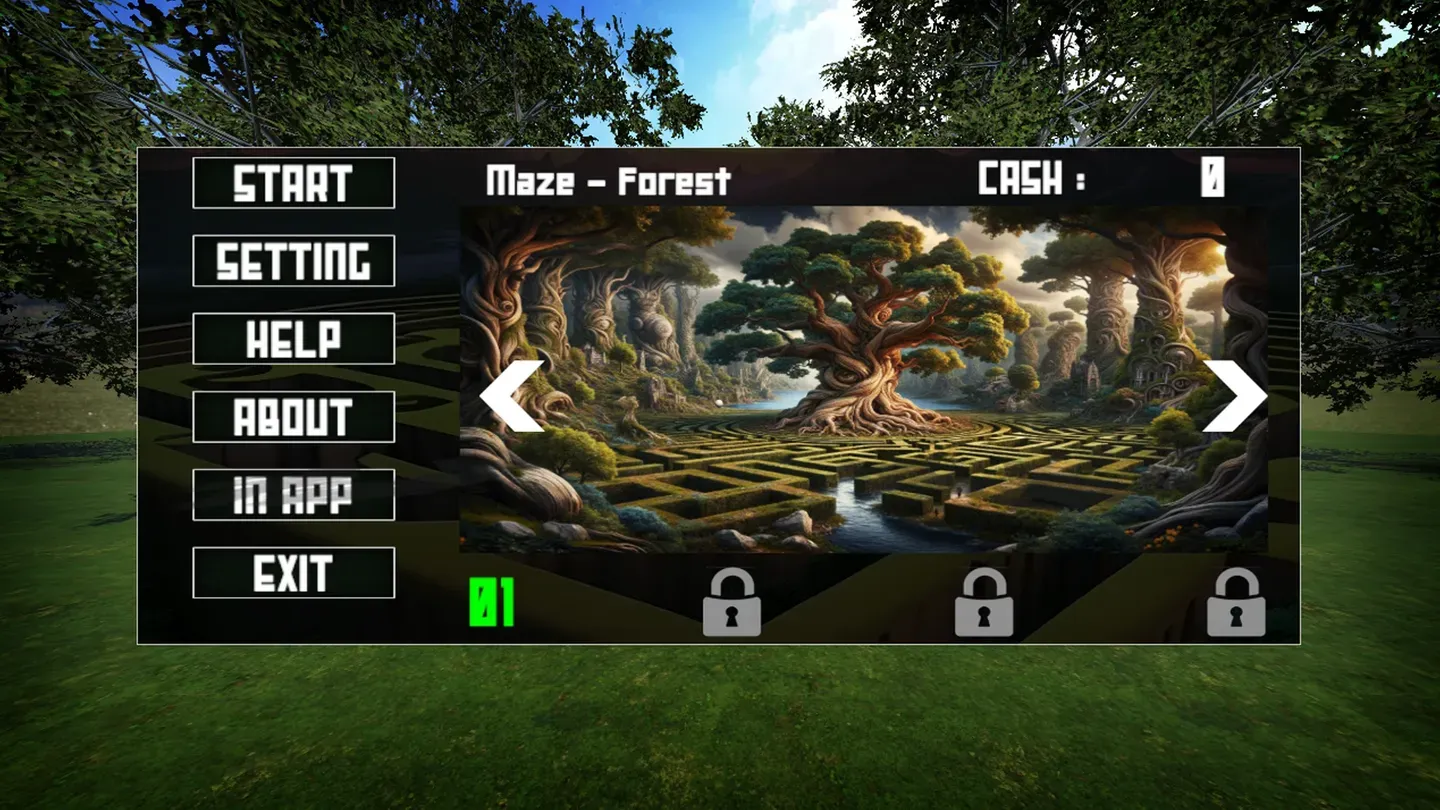The height and width of the screenshot is (810, 1440).
Task: Open the IN APP purchases screen
Action: coord(293,494)
